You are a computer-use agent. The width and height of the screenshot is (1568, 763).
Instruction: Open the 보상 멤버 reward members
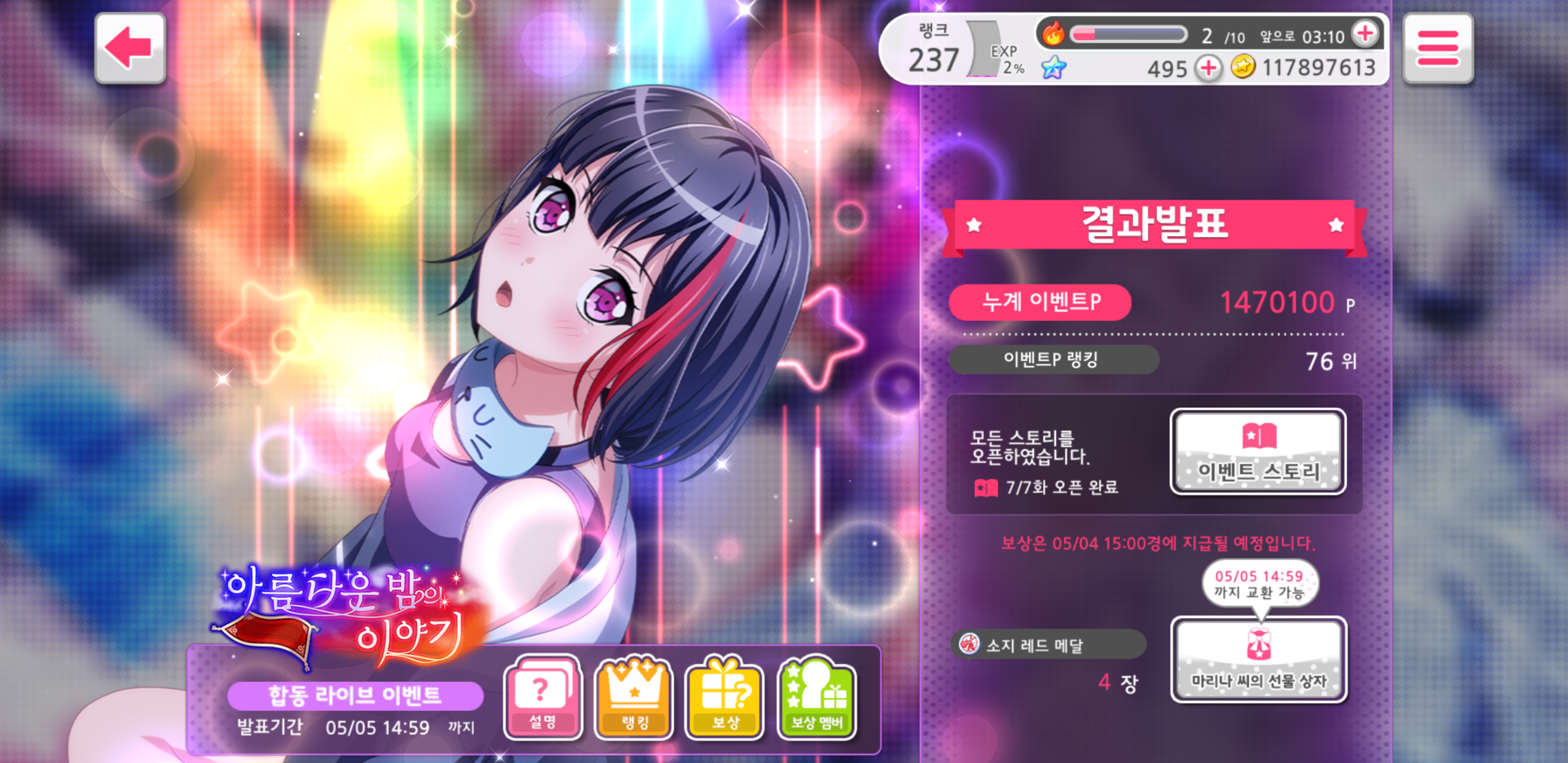816,697
